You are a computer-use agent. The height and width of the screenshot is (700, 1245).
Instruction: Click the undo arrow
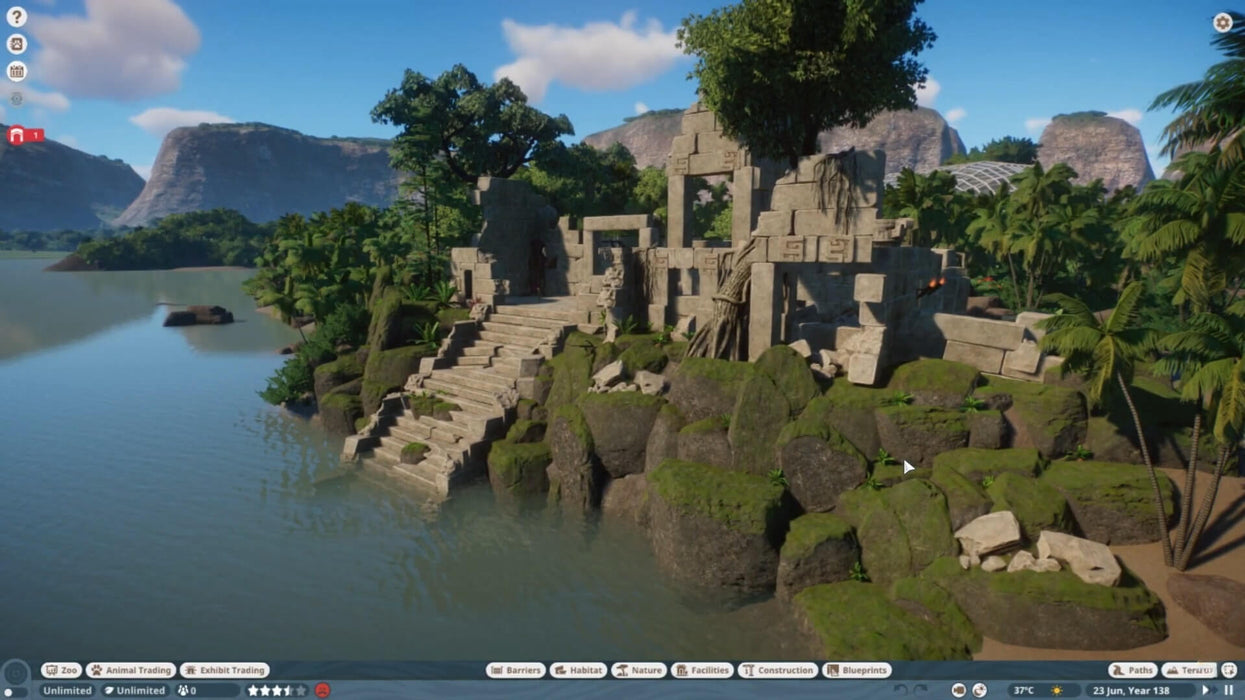[900, 690]
